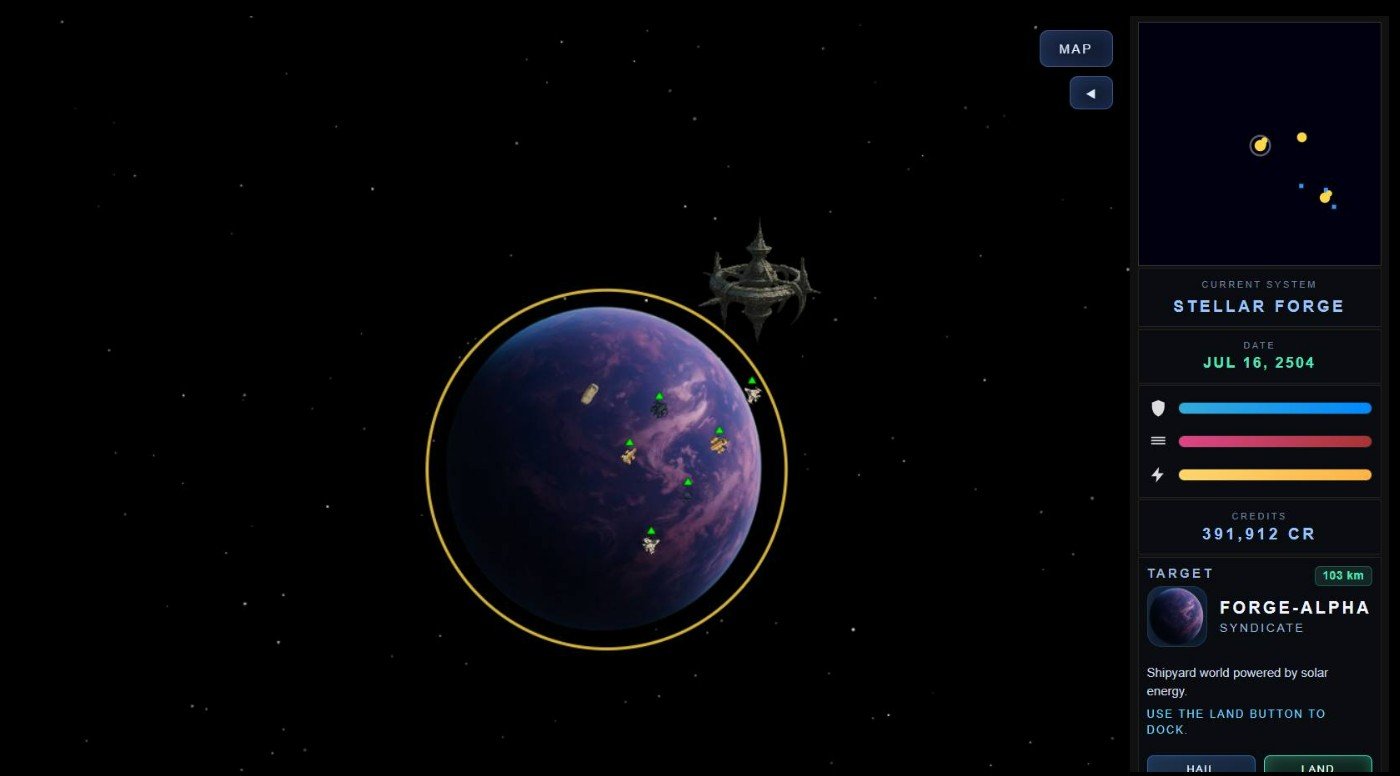This screenshot has height=776, width=1400.
Task: Open the Forge-Alpha planet thumbnail
Action: (x=1176, y=616)
